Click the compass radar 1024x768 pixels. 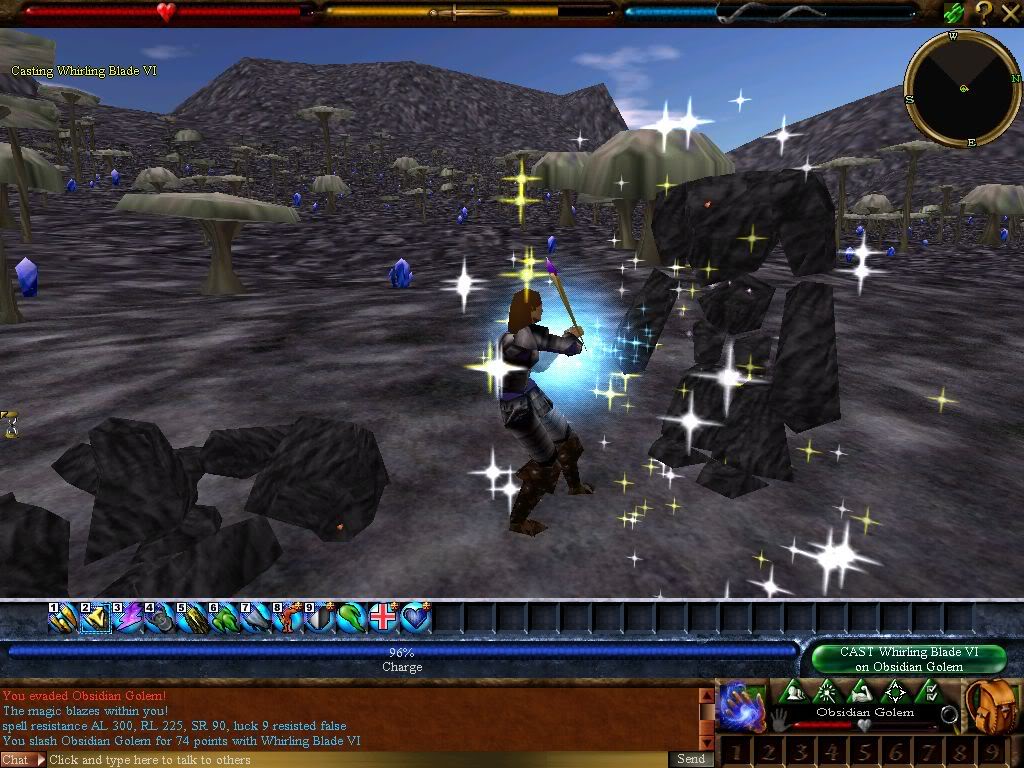tap(962, 88)
